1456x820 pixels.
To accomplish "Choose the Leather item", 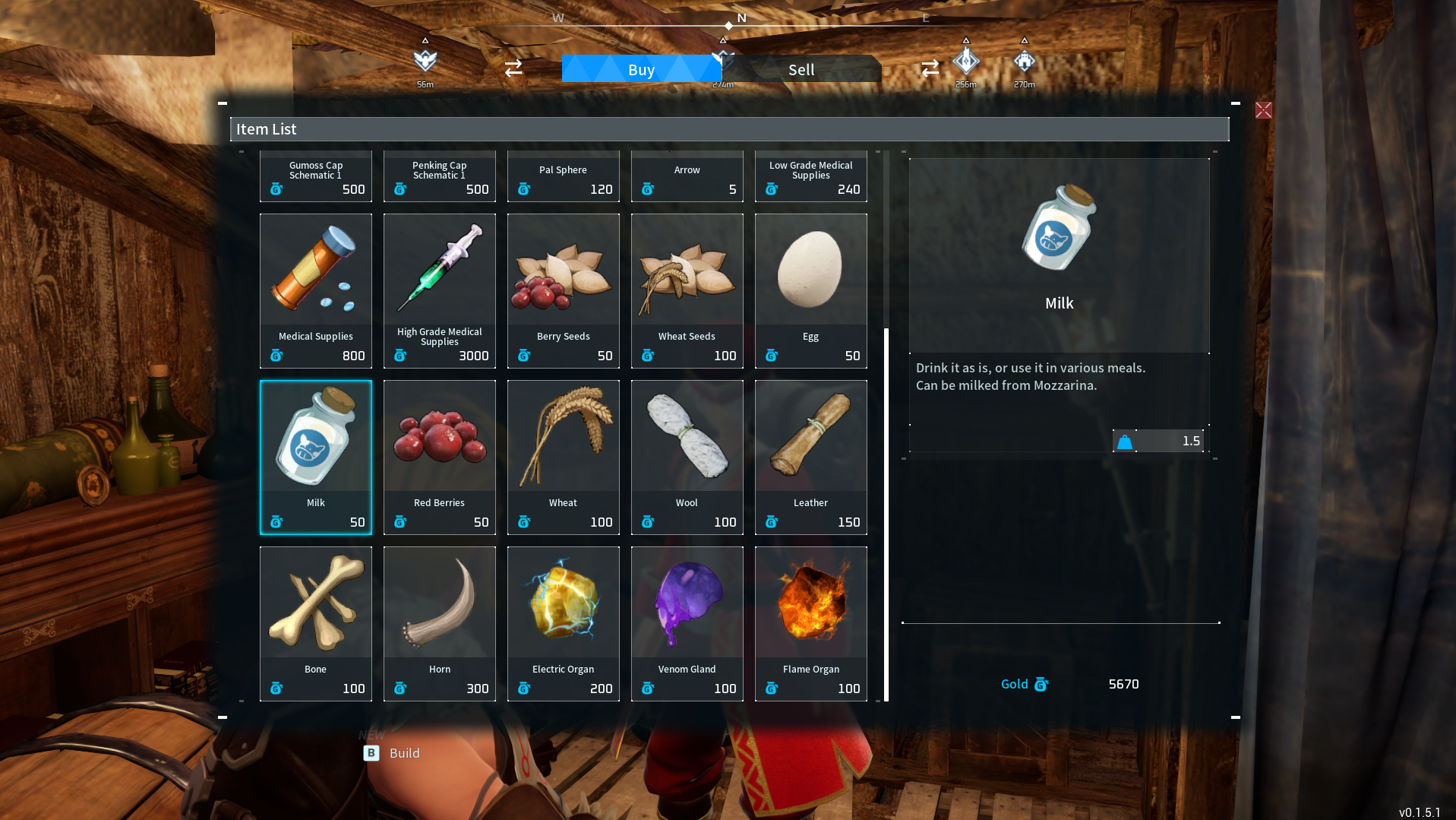I will click(810, 456).
